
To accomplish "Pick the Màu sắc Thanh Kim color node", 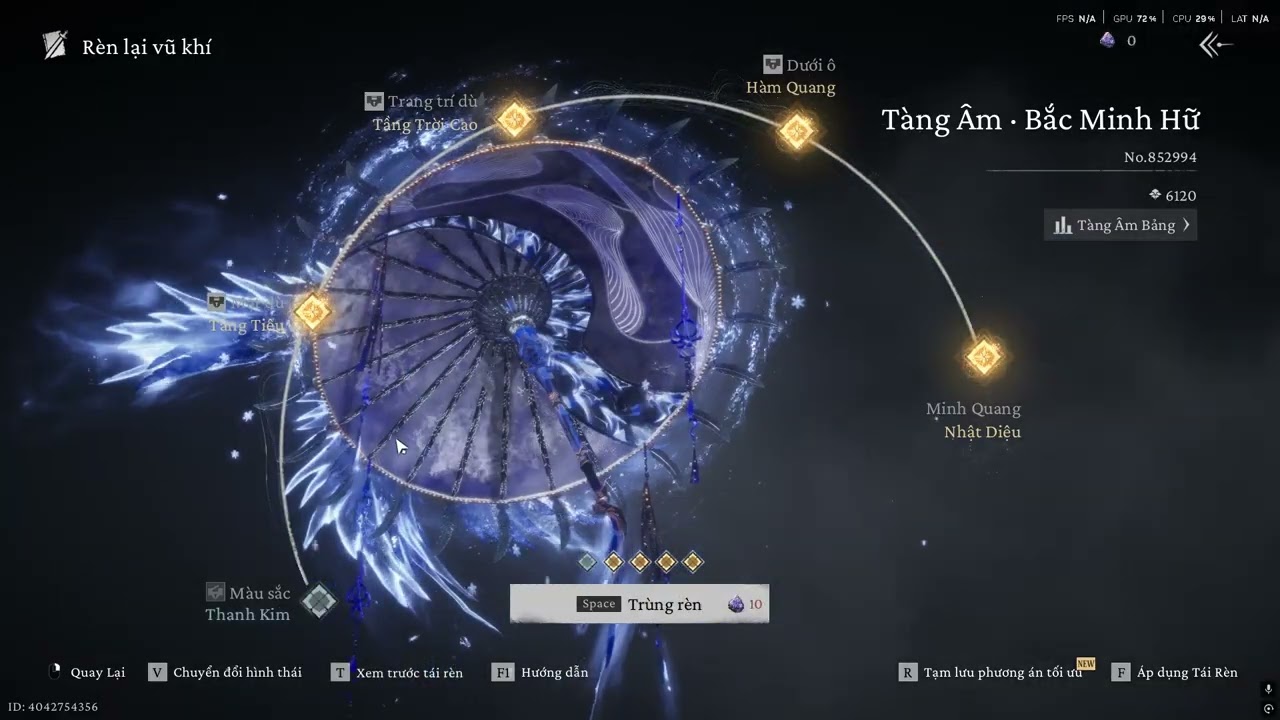I will click(x=319, y=601).
